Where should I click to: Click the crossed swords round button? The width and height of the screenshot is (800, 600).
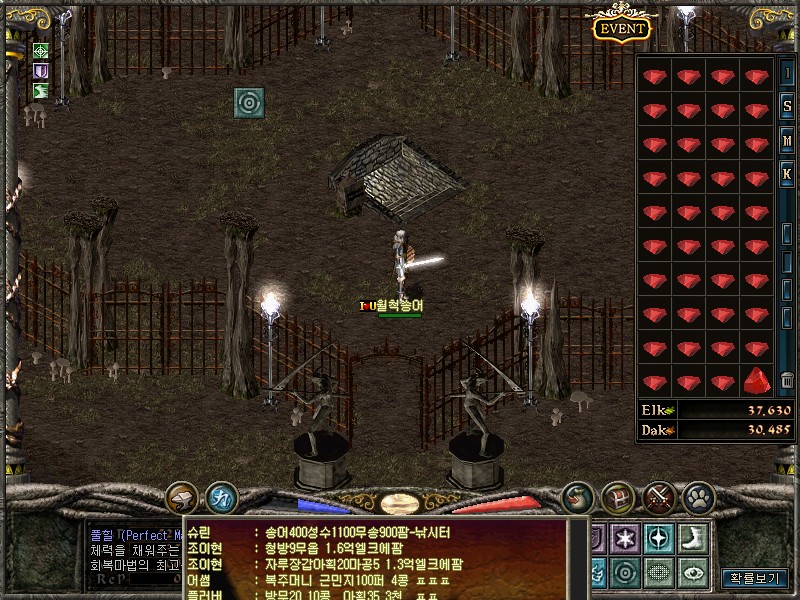coord(659,497)
